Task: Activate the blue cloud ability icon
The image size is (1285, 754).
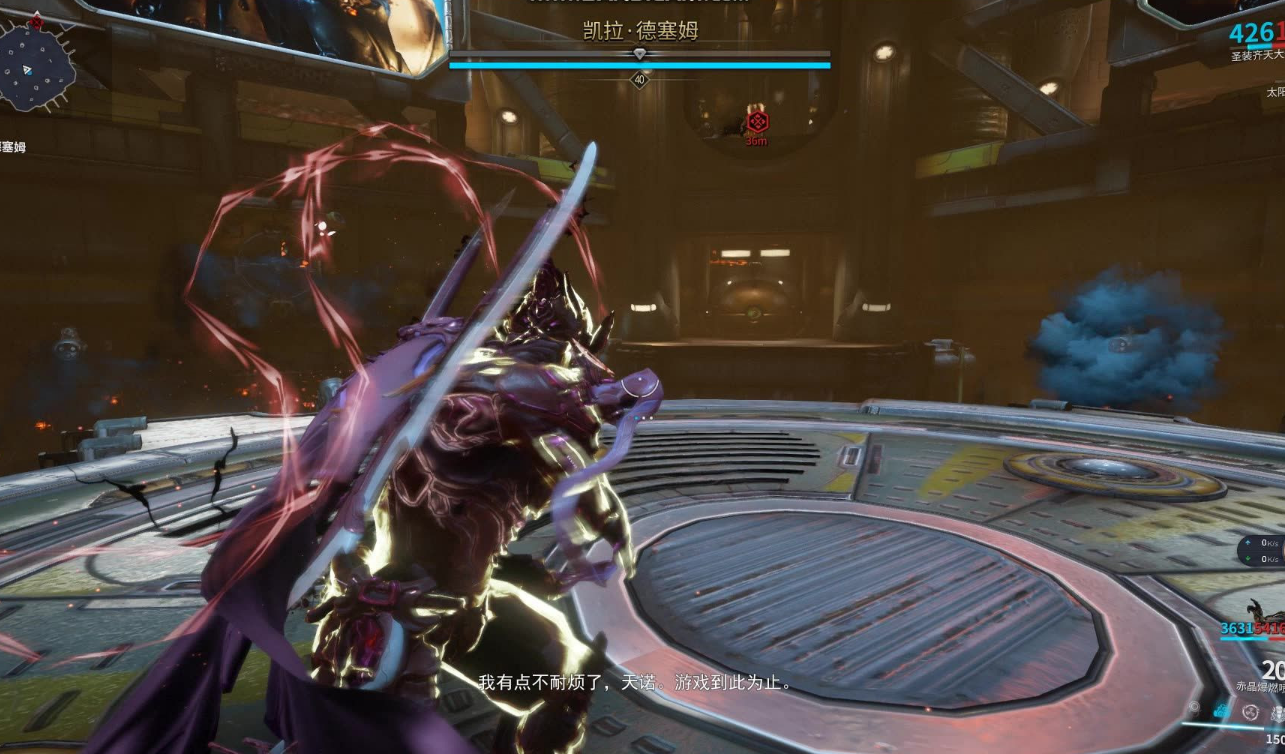Action: [x=1222, y=711]
